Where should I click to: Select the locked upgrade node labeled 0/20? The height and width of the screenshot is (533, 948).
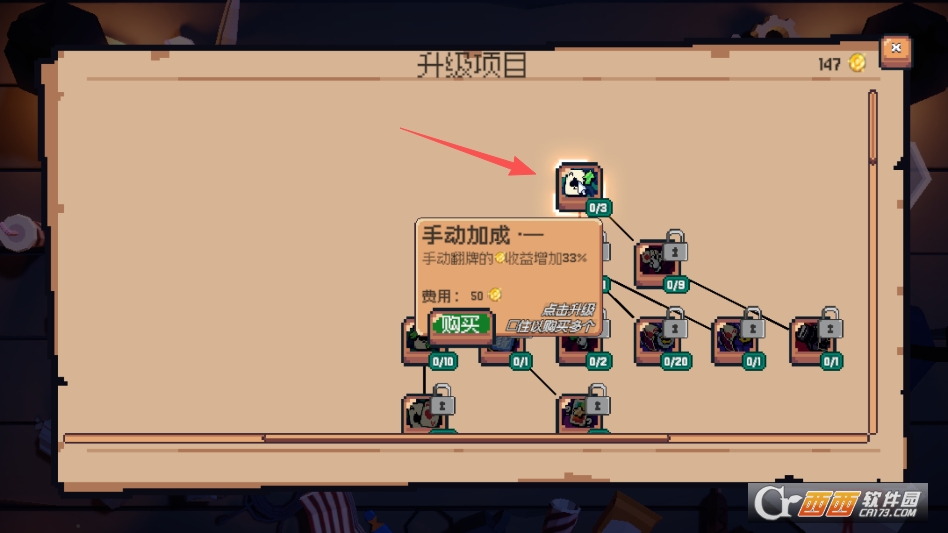coord(657,342)
